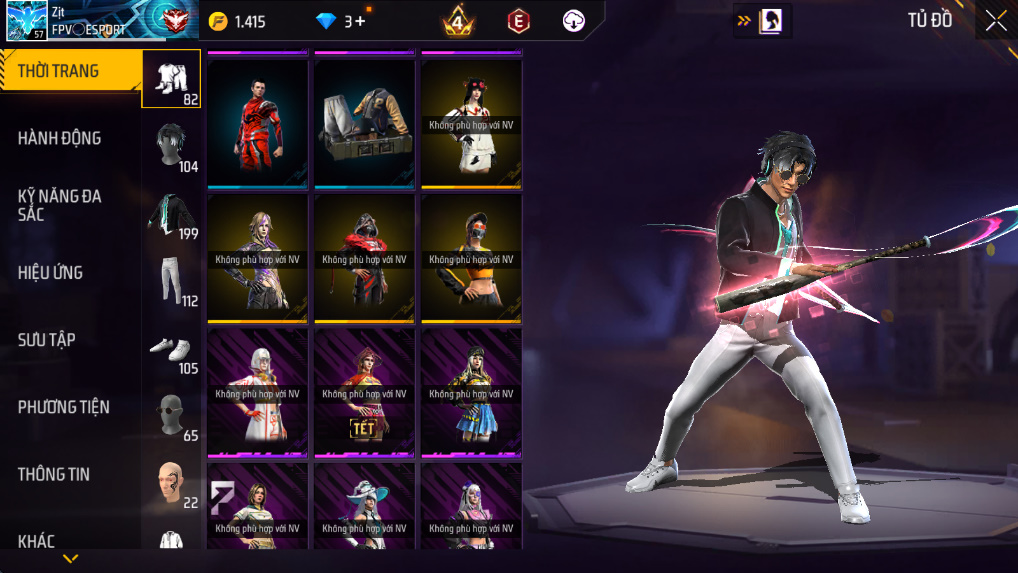
Task: Close the wardrobe with the X button
Action: coord(995,21)
